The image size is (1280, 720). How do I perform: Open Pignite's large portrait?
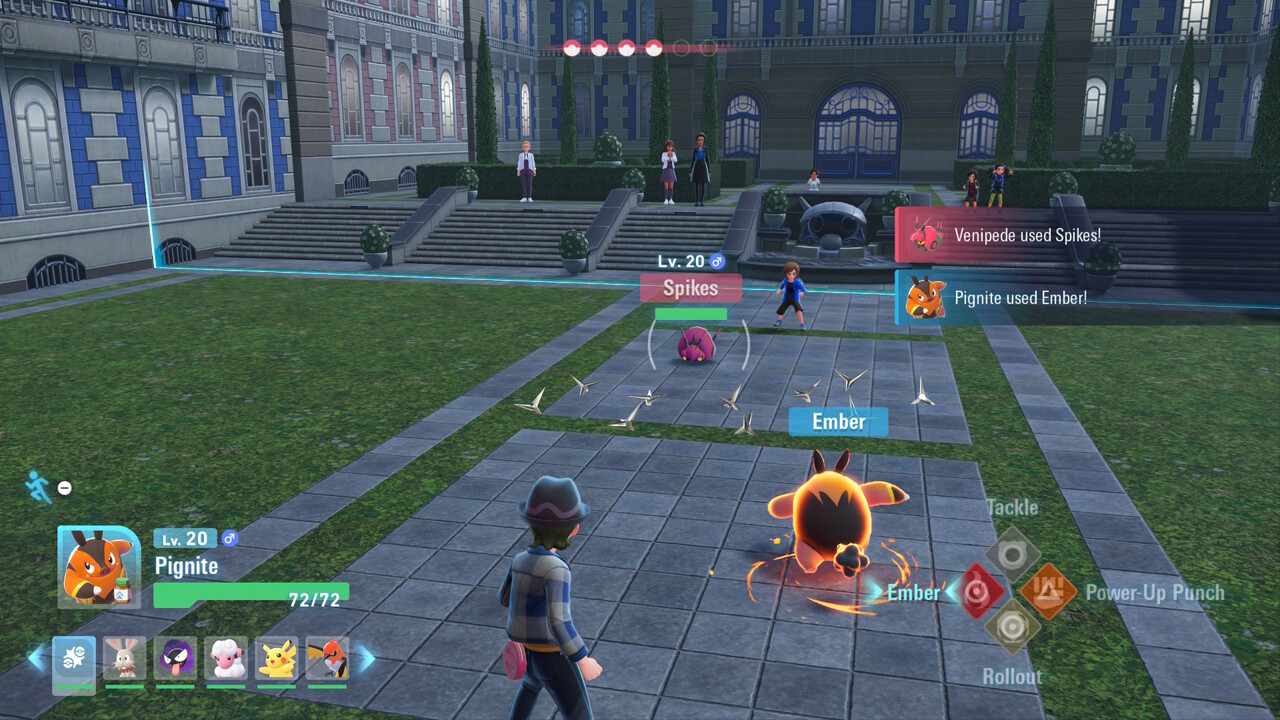point(99,567)
